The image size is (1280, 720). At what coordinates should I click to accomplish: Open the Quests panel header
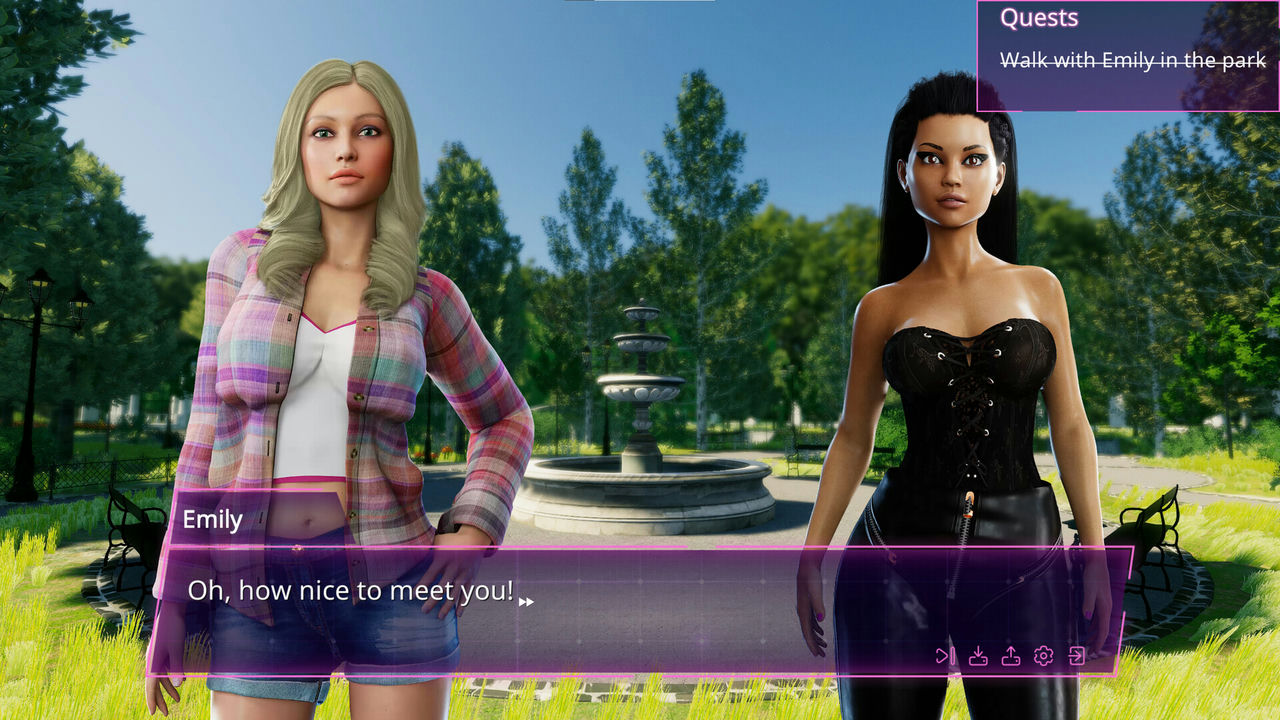click(1039, 18)
